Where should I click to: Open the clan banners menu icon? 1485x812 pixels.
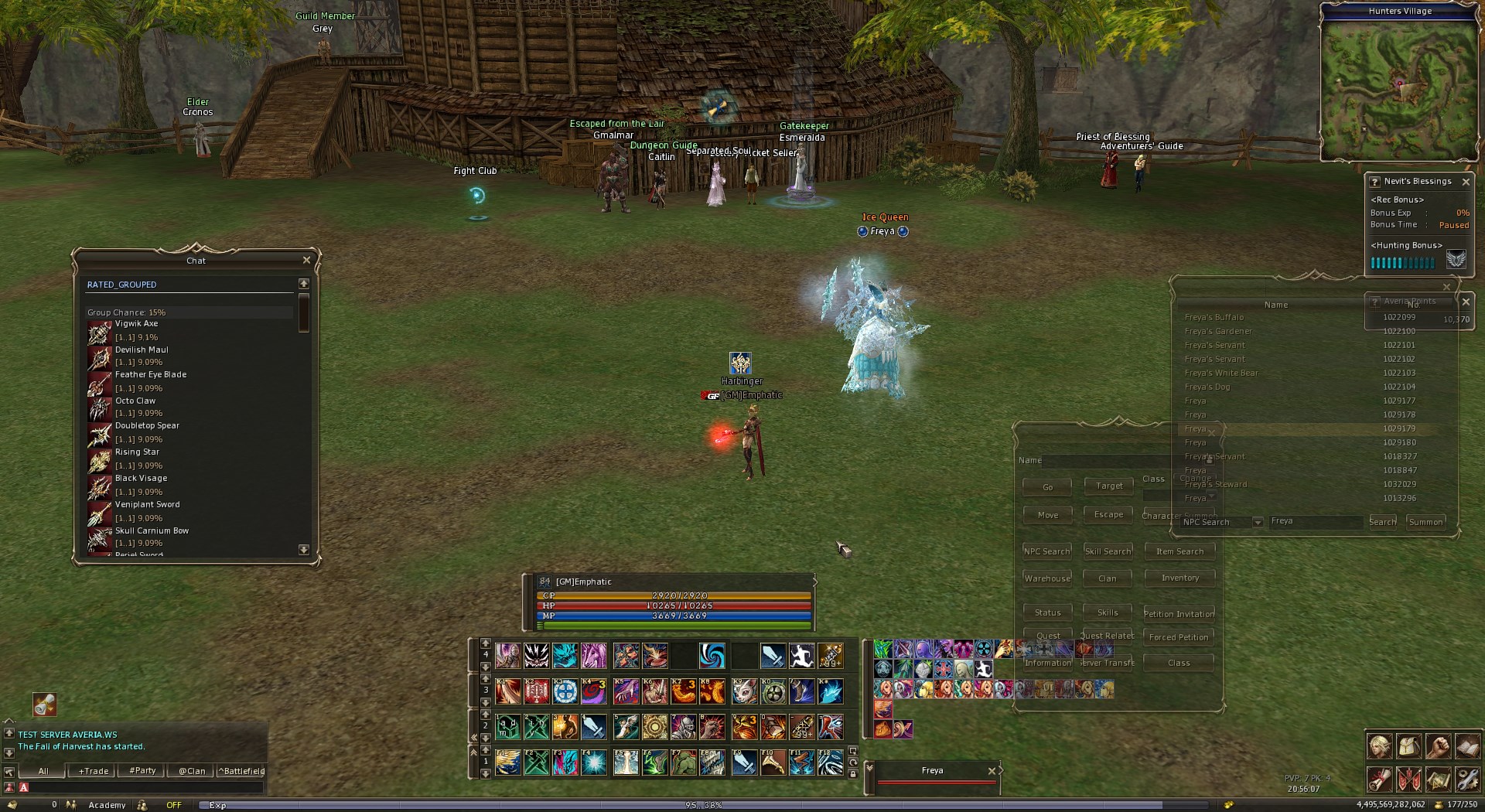[x=1408, y=780]
